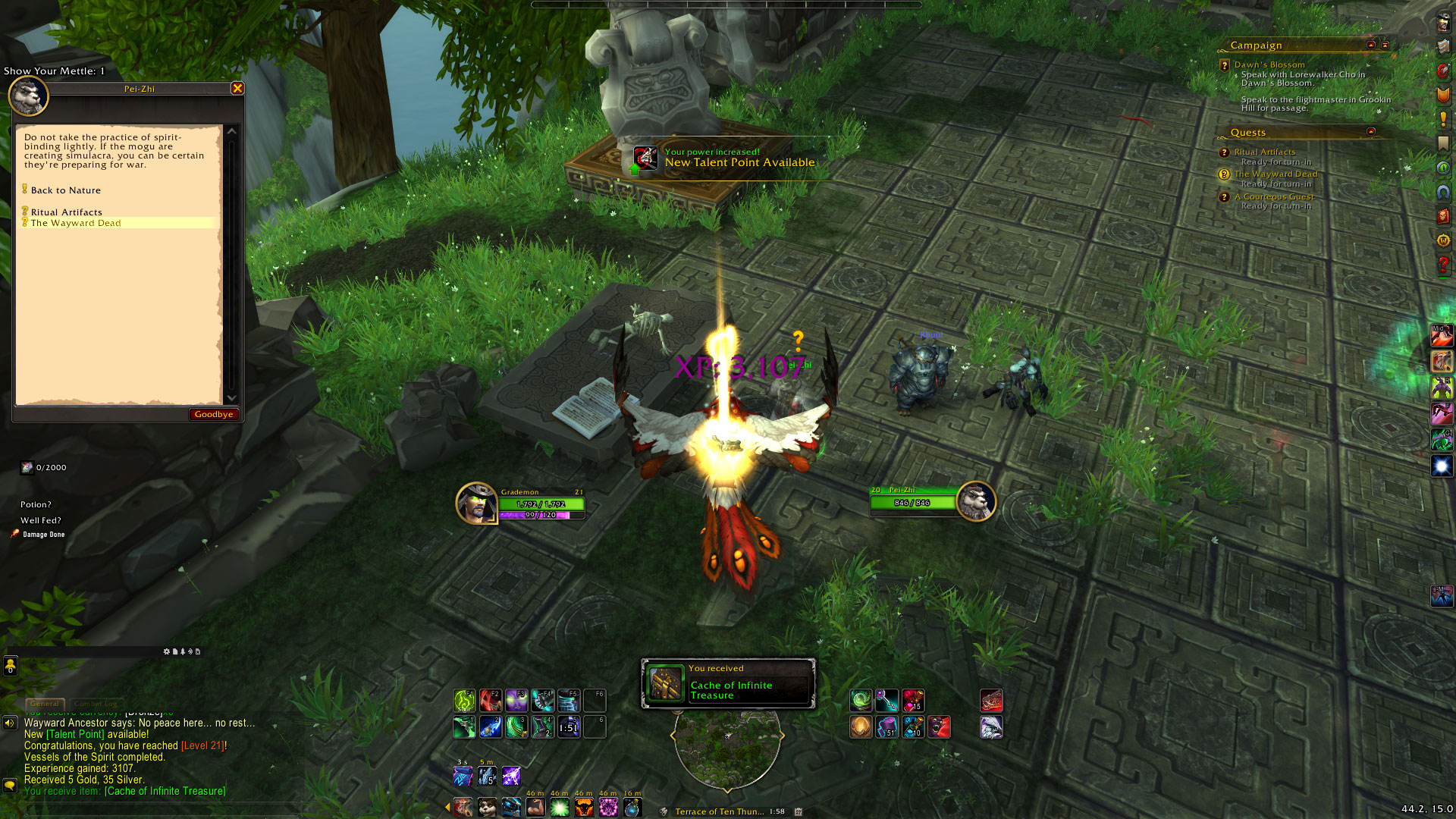
Task: Collapse the Quests tracker section
Action: [1371, 132]
